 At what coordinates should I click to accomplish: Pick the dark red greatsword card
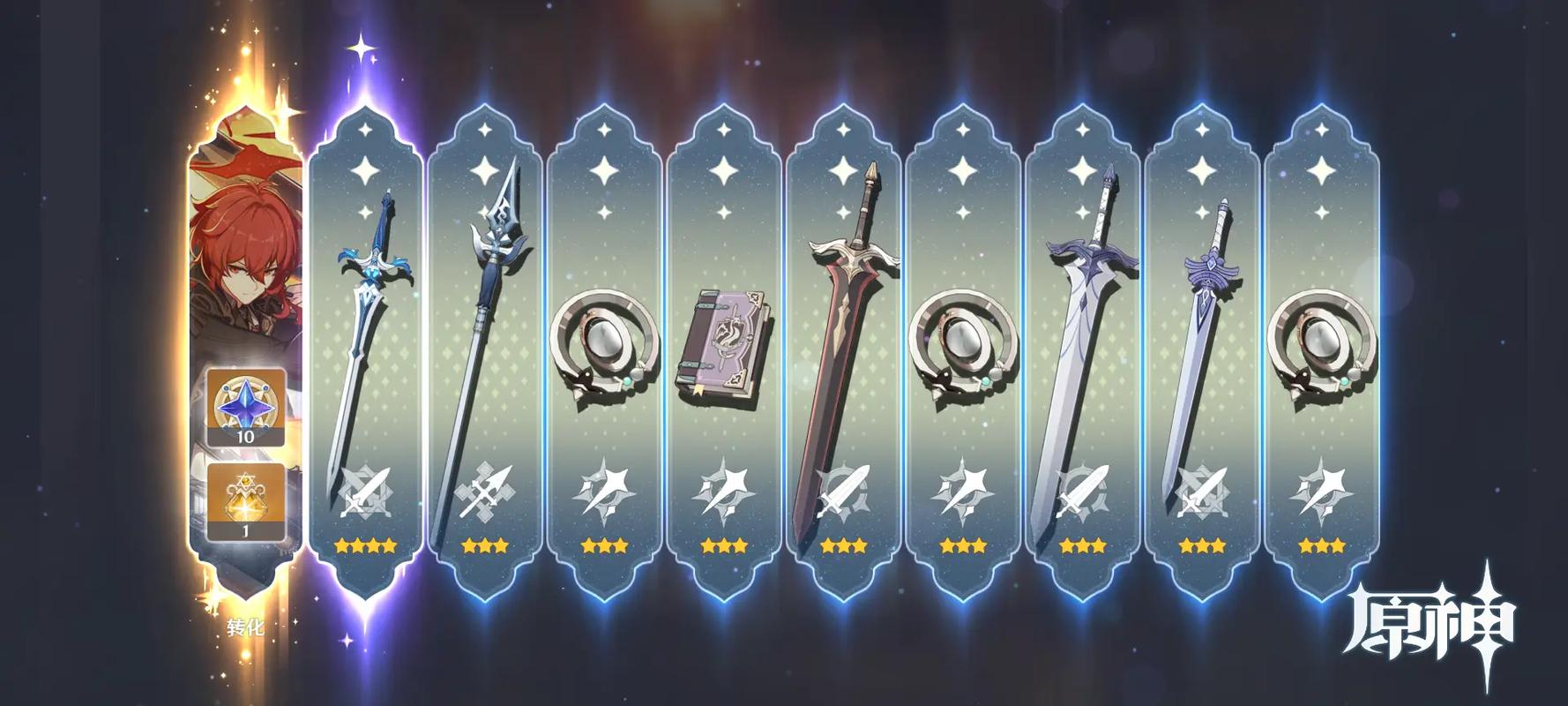843,353
